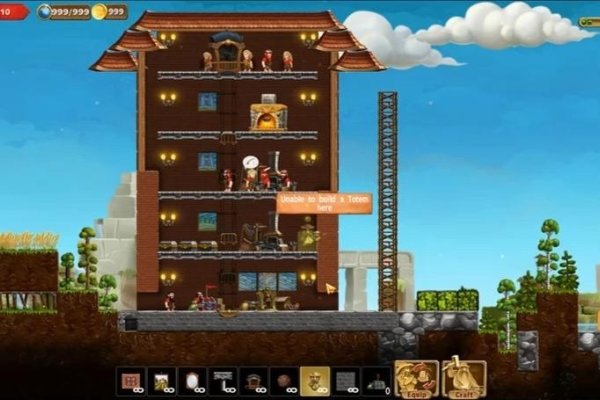The image size is (600, 400).
Task: Select the framed painting hotbar slot
Action: [160, 381]
